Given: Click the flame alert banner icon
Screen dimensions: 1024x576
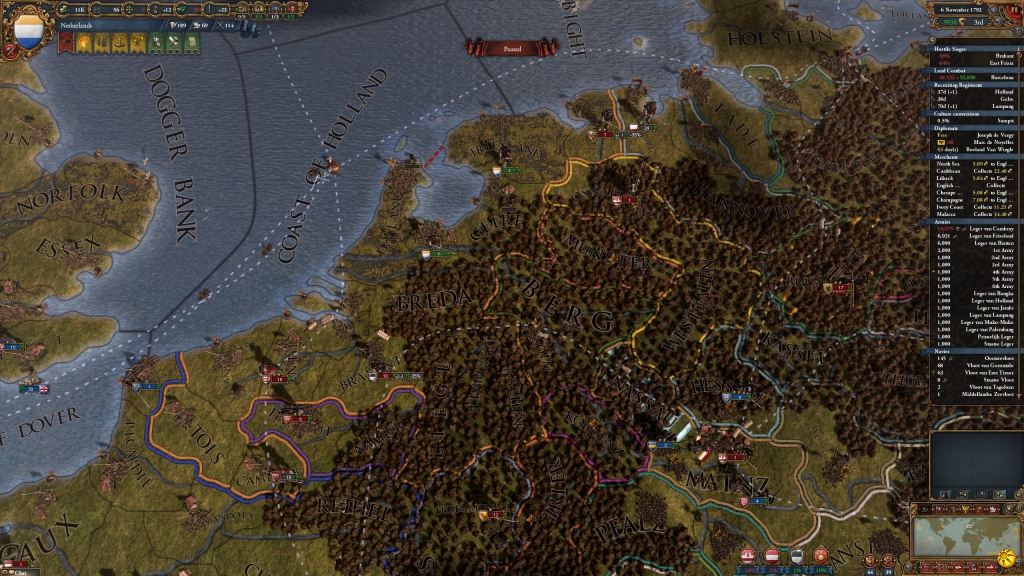Looking at the screenshot, I should pos(84,43).
